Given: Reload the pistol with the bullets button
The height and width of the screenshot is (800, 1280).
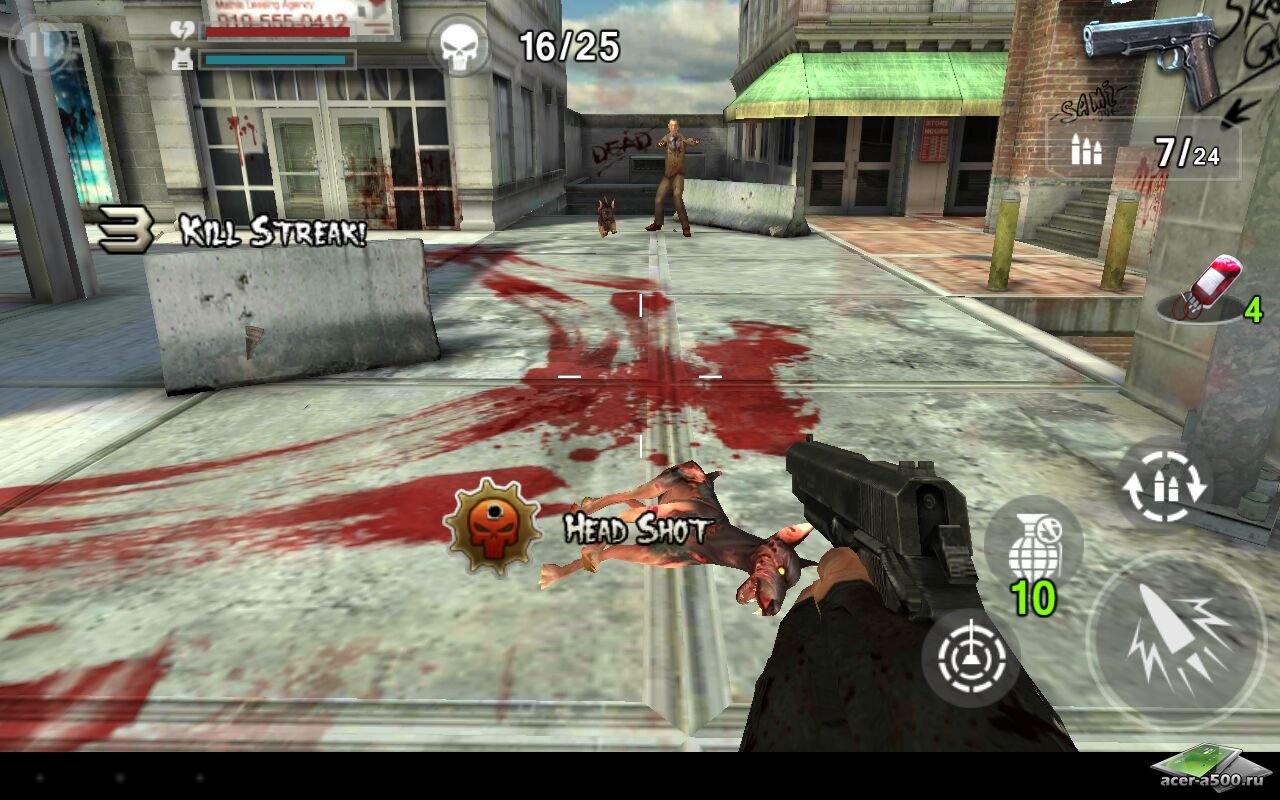Looking at the screenshot, I should (x=1164, y=483).
